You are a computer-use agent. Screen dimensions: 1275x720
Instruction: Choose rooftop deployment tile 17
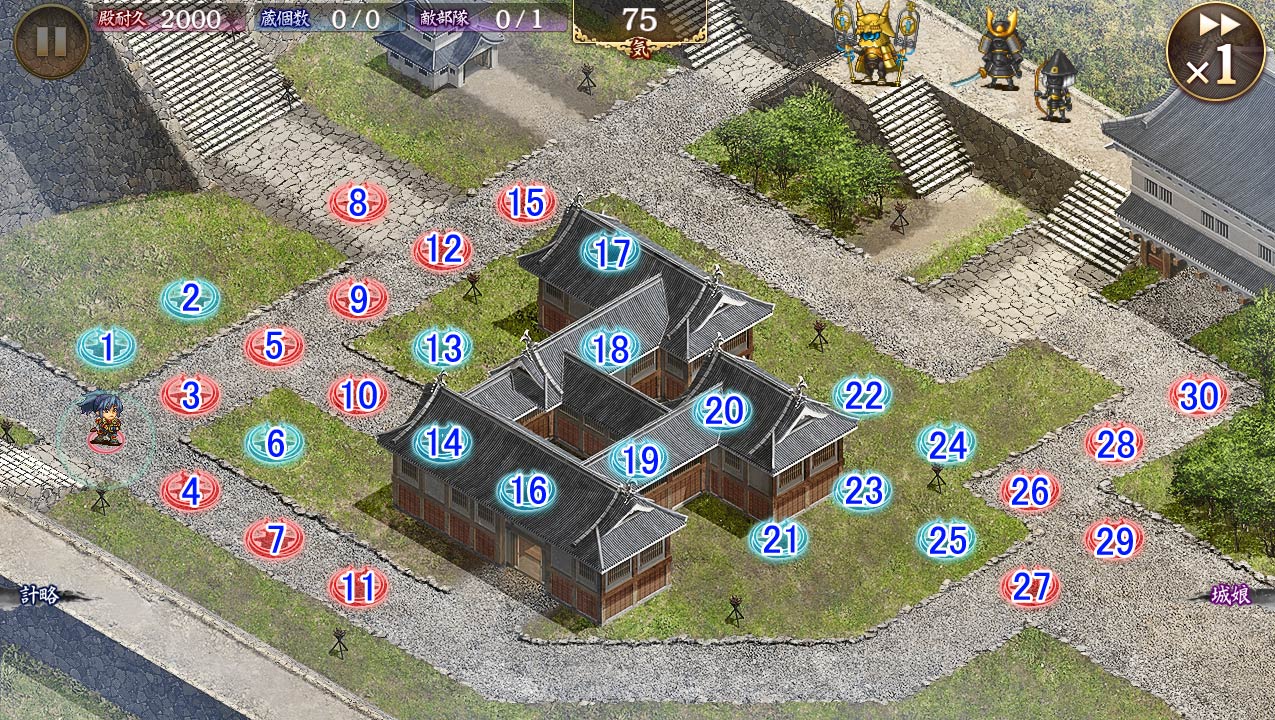tap(610, 253)
